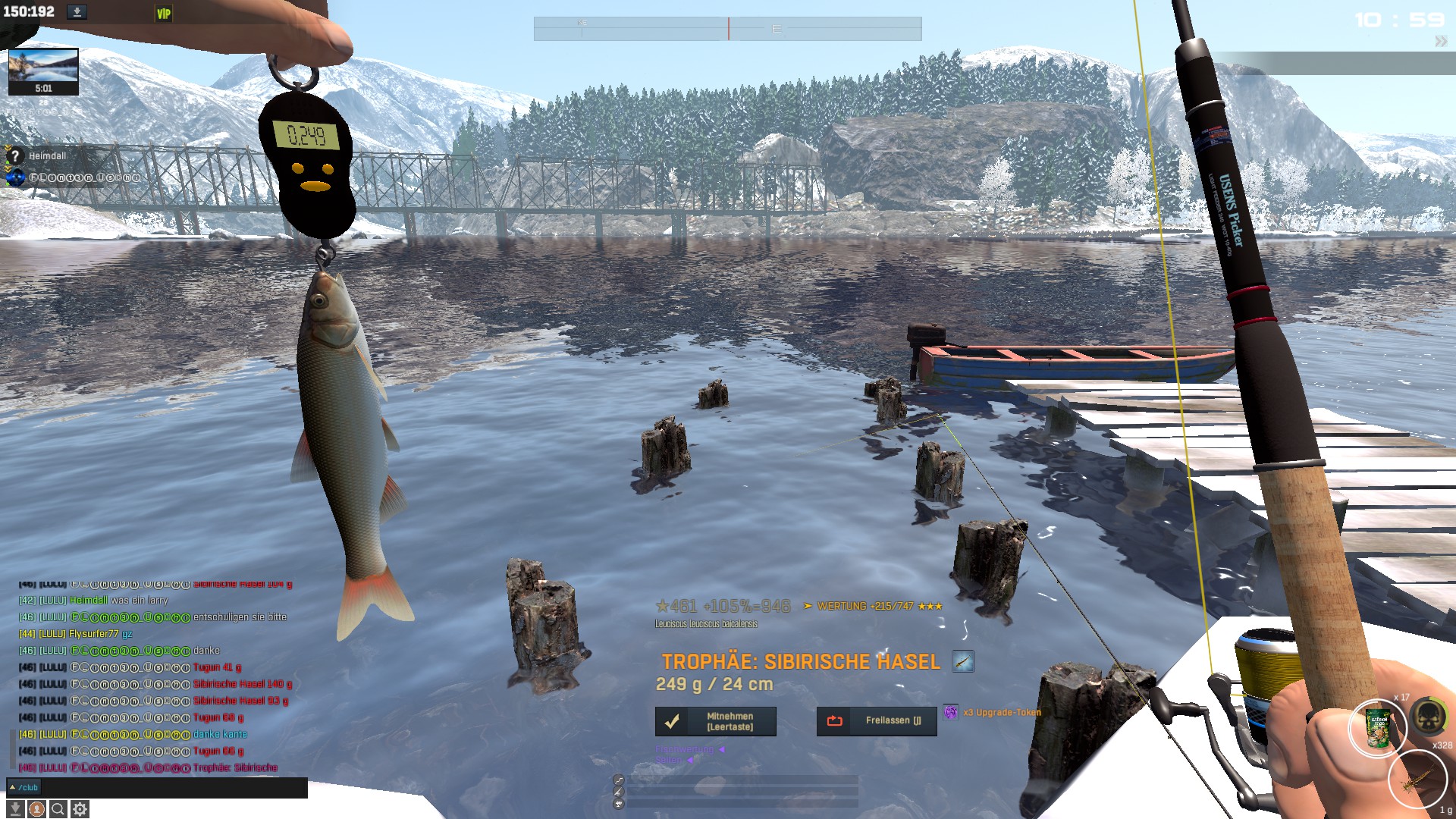Release the fish with the Freilassen button
This screenshot has width=1456, height=819.
(877, 721)
